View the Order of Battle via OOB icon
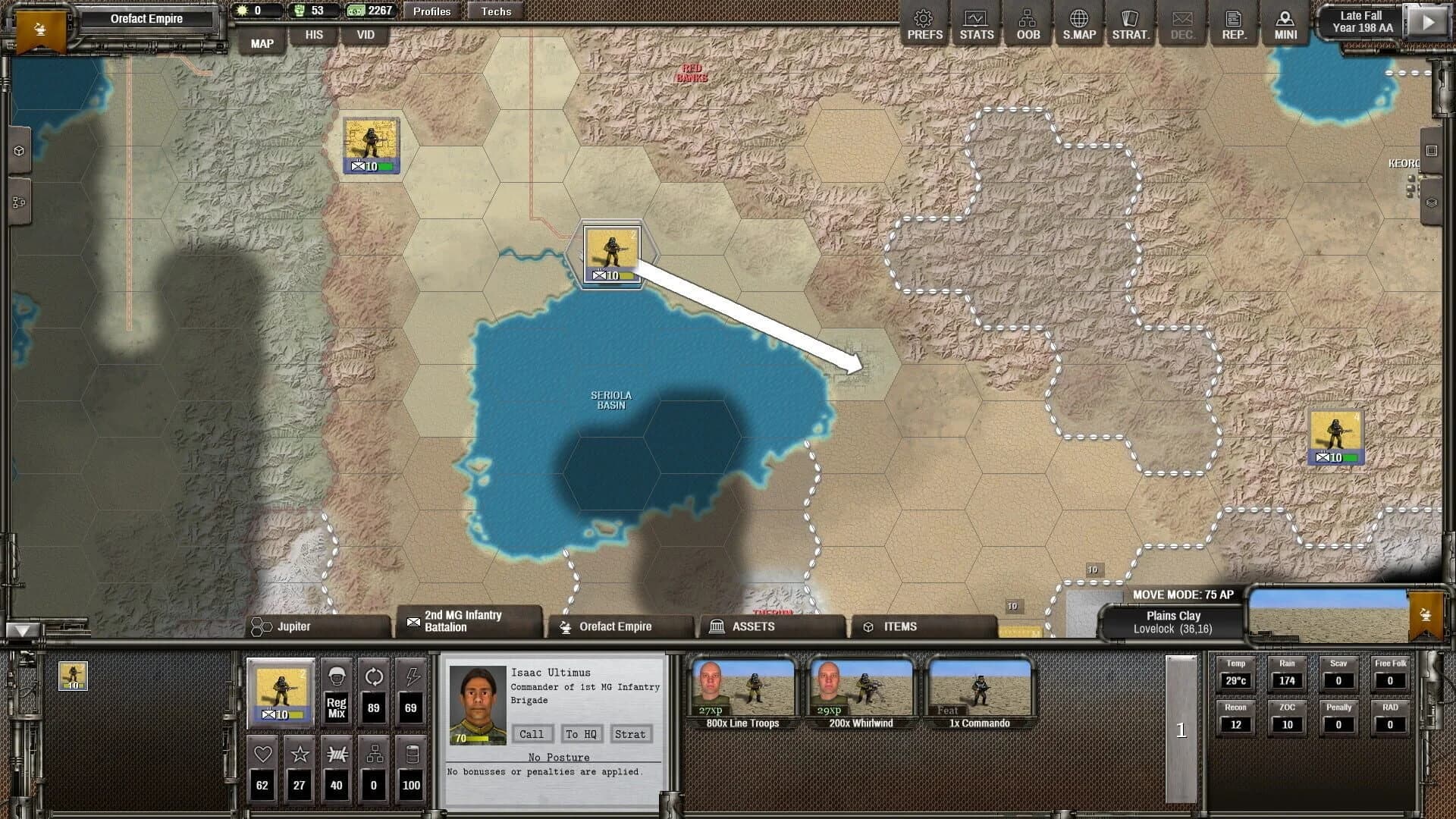Viewport: 1456px width, 819px height. [1028, 23]
